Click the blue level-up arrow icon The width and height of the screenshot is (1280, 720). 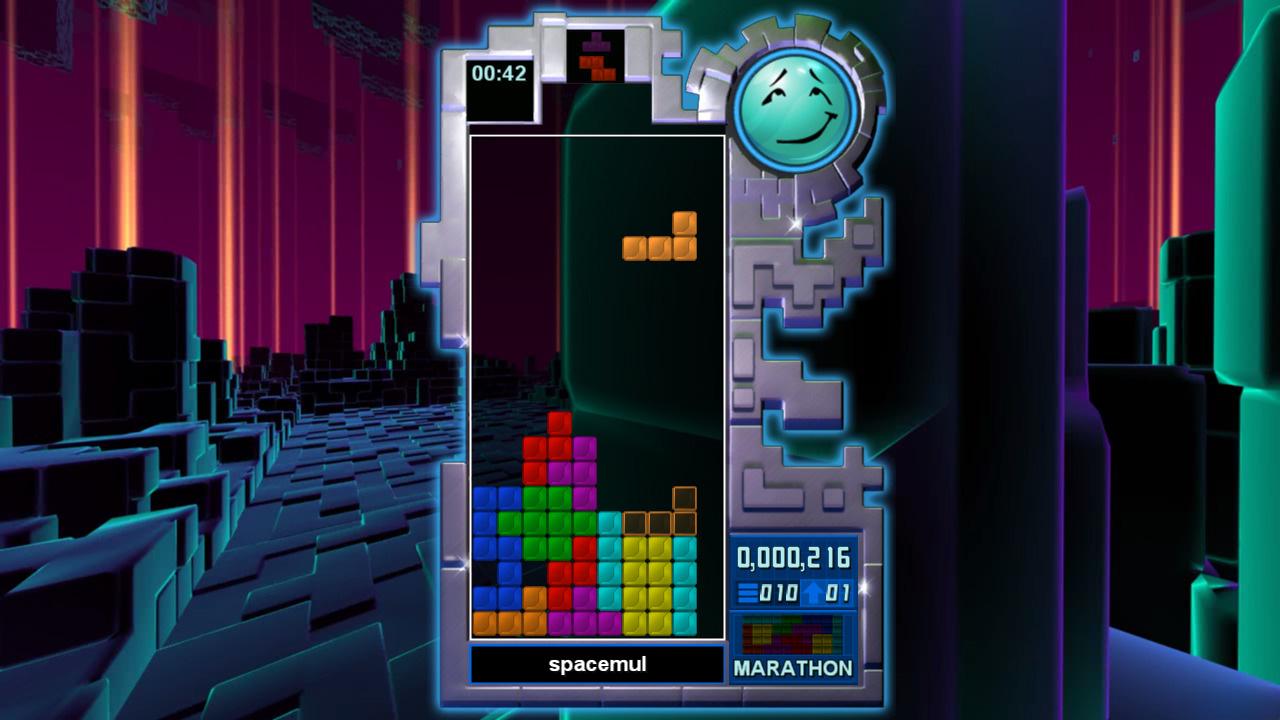pos(813,591)
